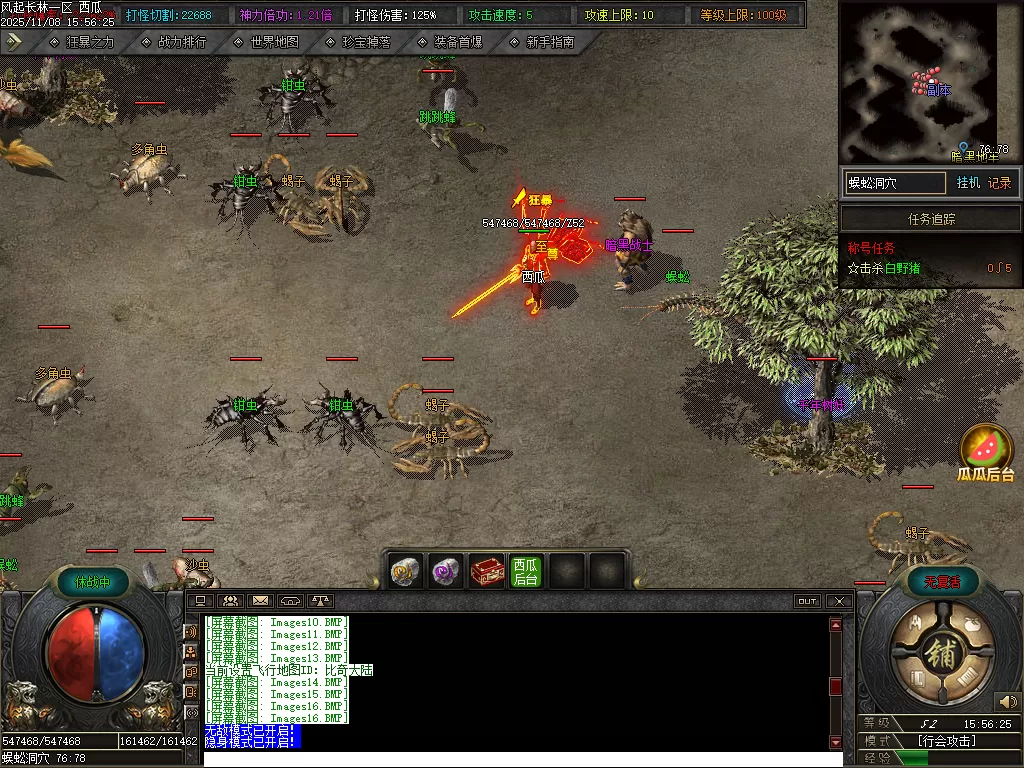Toggle the arrow expander beside the top menu
Image resolution: width=1024 pixels, height=768 pixels.
pos(14,42)
